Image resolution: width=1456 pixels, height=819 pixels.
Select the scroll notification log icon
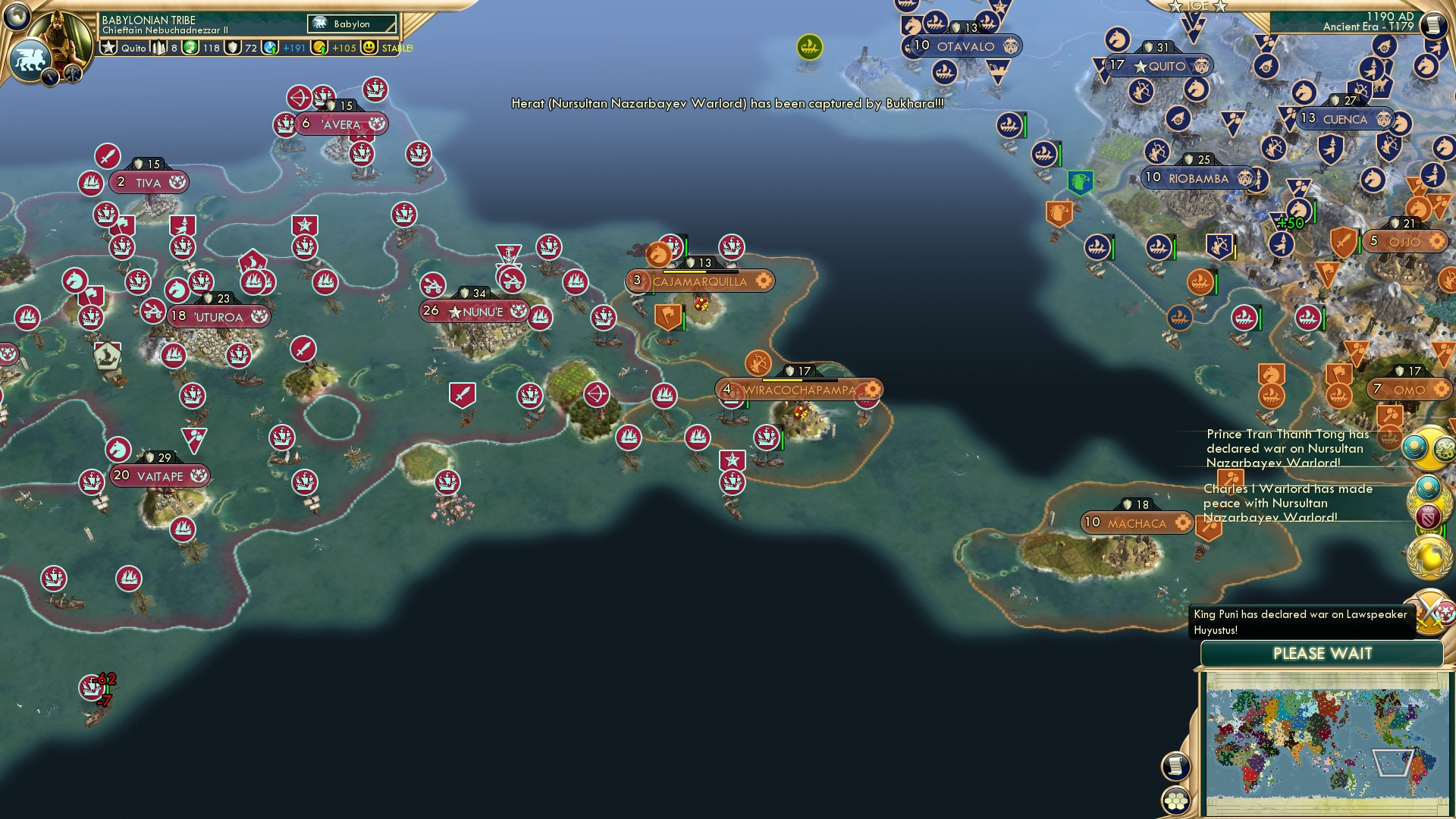1174,767
